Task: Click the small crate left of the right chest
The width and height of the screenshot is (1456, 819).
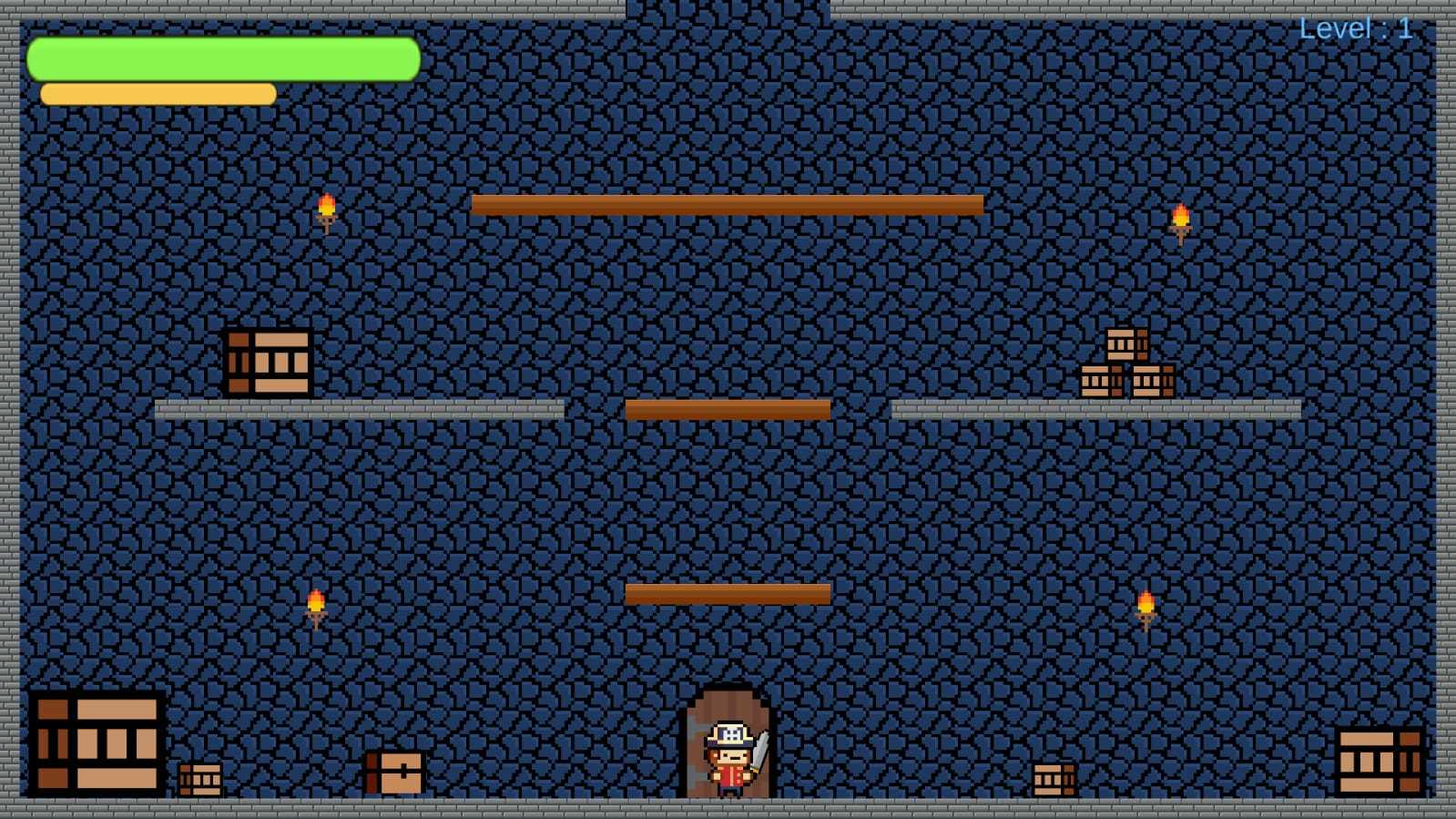Action: point(1056,781)
